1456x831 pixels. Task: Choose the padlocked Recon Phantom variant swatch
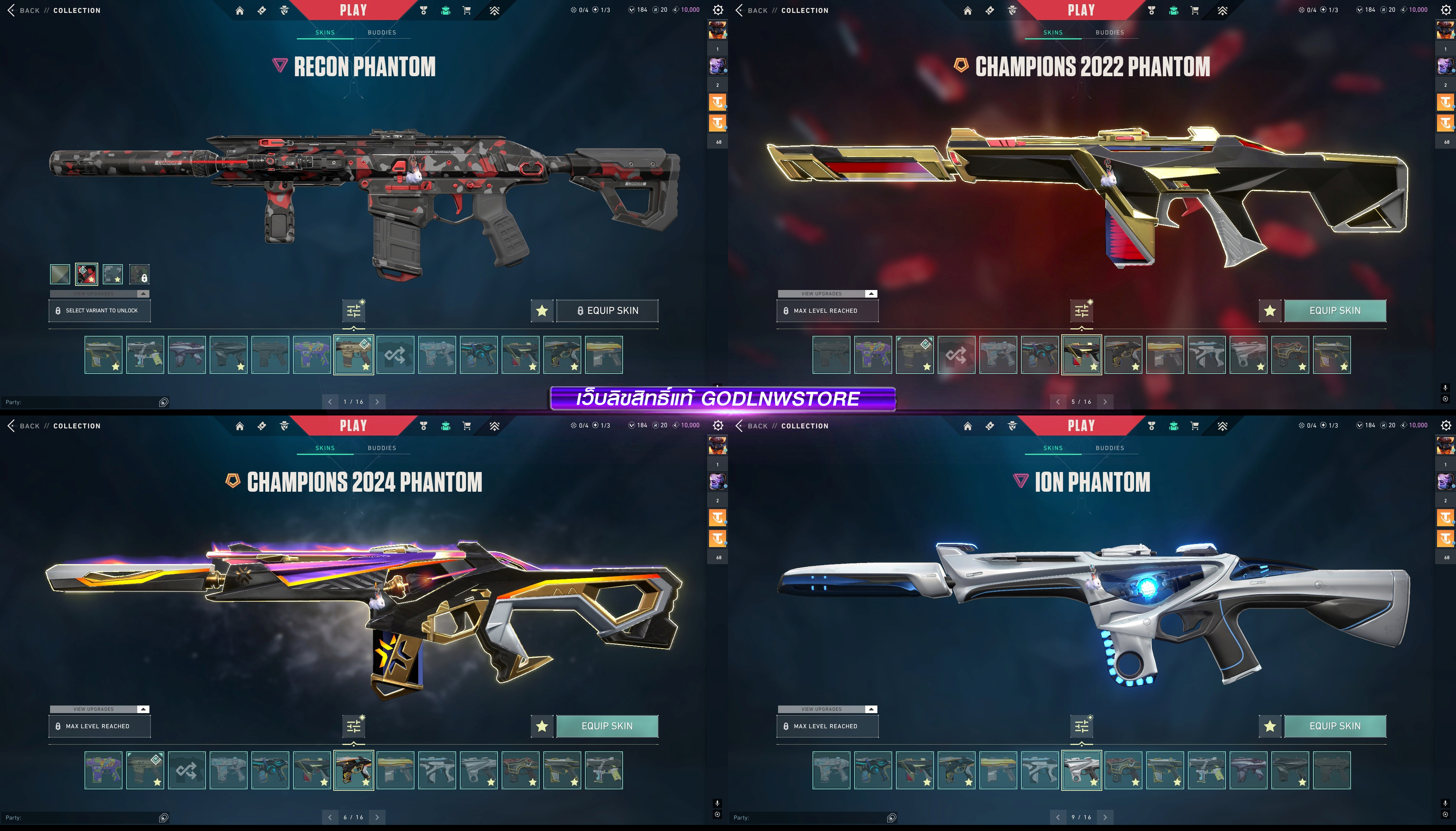click(139, 274)
